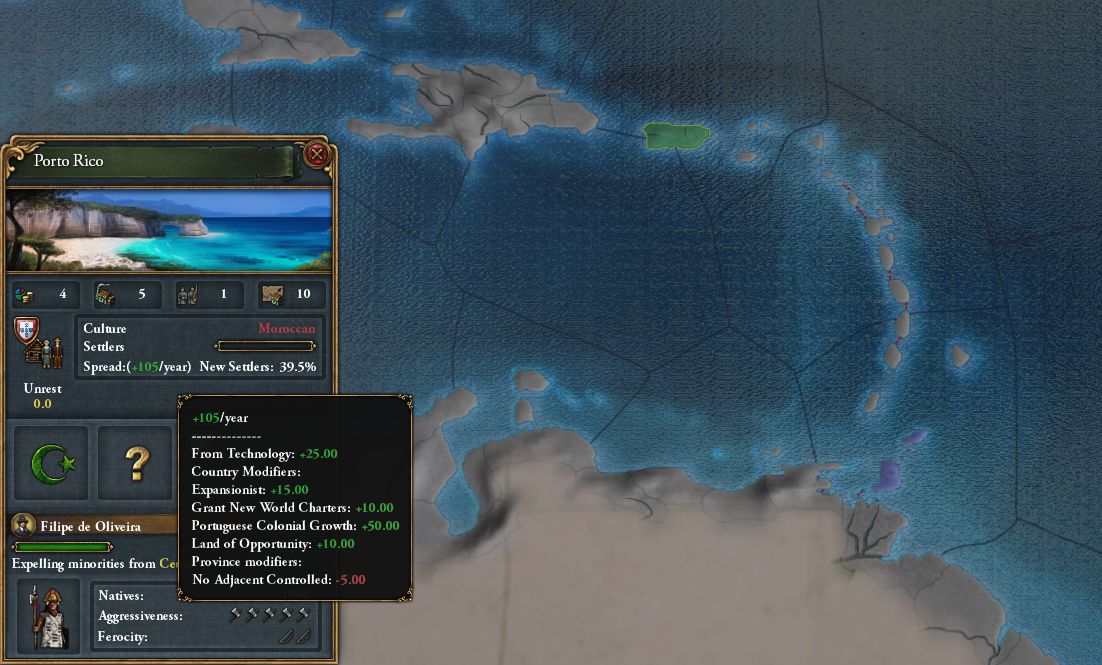The height and width of the screenshot is (665, 1102).
Task: Close the Porto Rico province panel
Action: click(x=316, y=154)
